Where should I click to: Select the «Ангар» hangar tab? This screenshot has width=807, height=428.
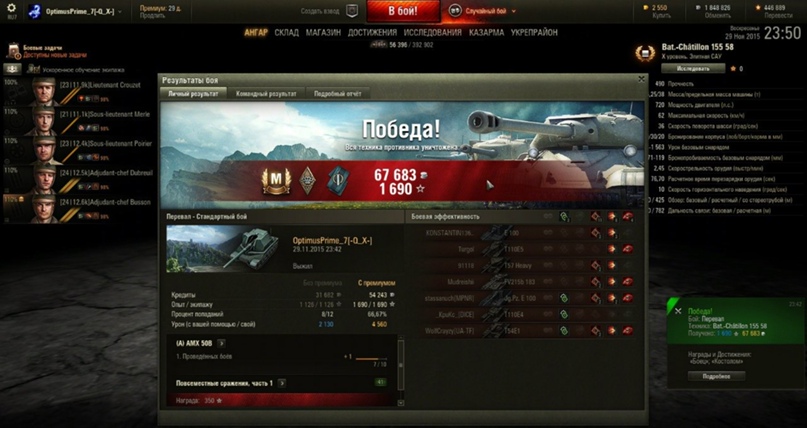[256, 32]
